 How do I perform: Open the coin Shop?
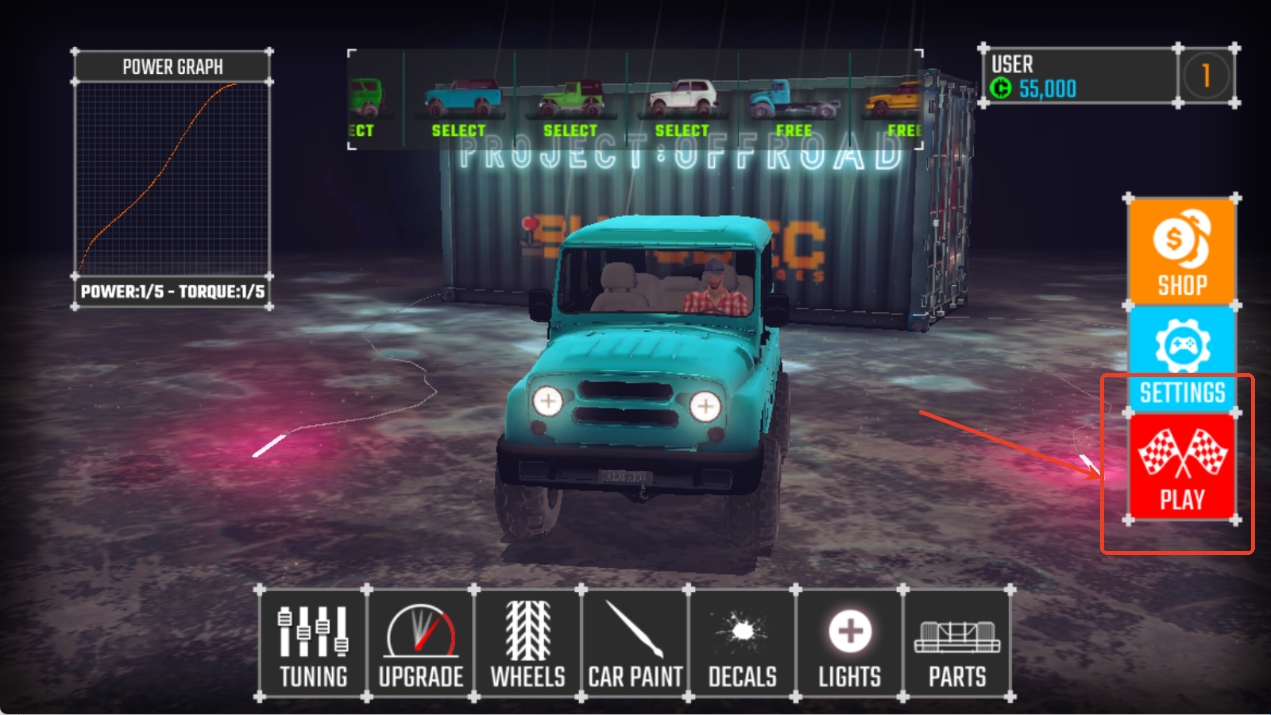click(1181, 250)
